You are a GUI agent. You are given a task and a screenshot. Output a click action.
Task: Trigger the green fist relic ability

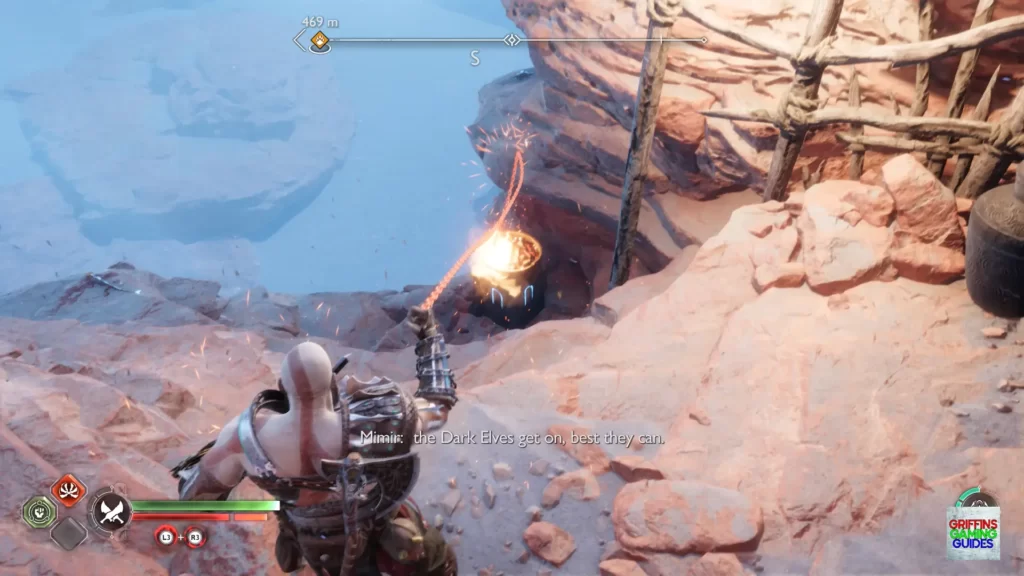coord(39,511)
